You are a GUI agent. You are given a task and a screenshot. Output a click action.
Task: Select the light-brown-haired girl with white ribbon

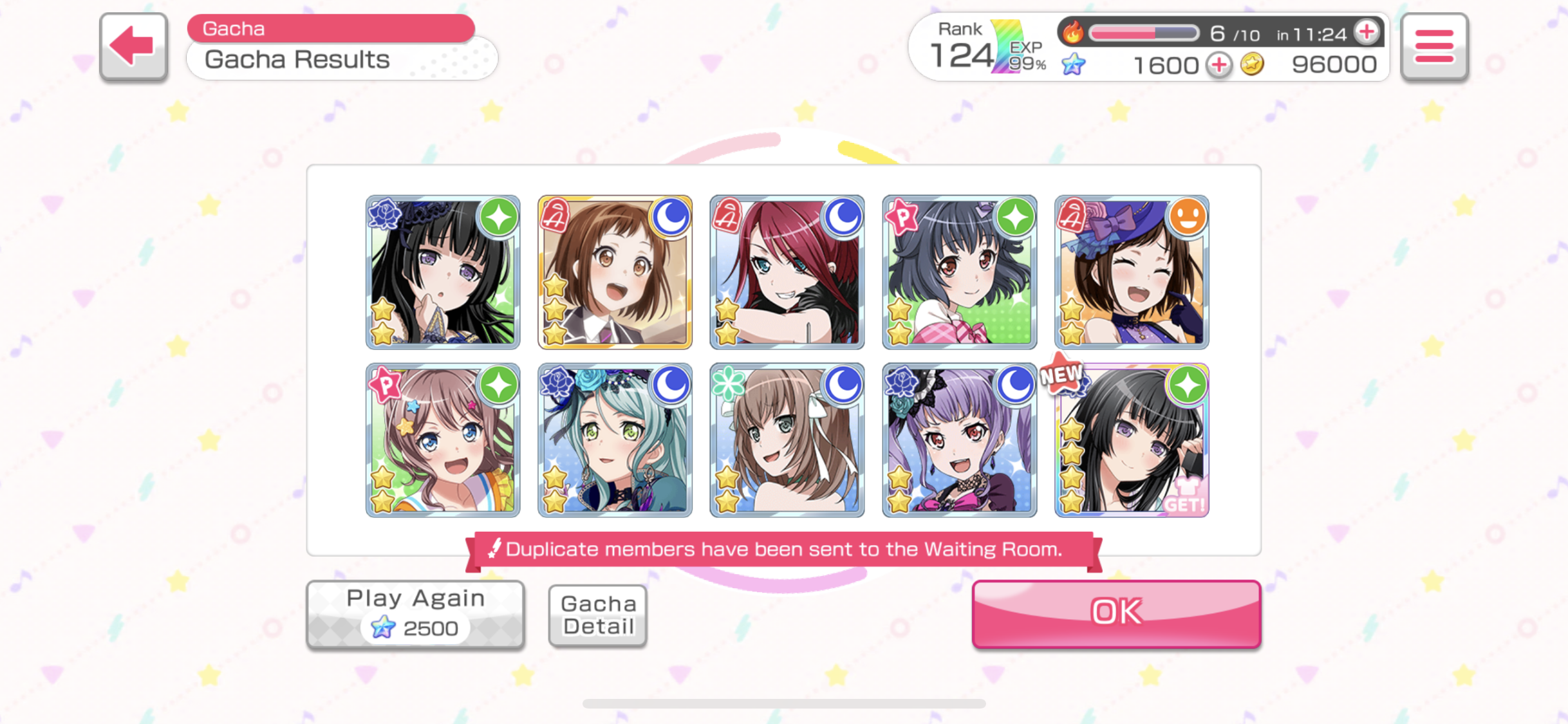787,440
